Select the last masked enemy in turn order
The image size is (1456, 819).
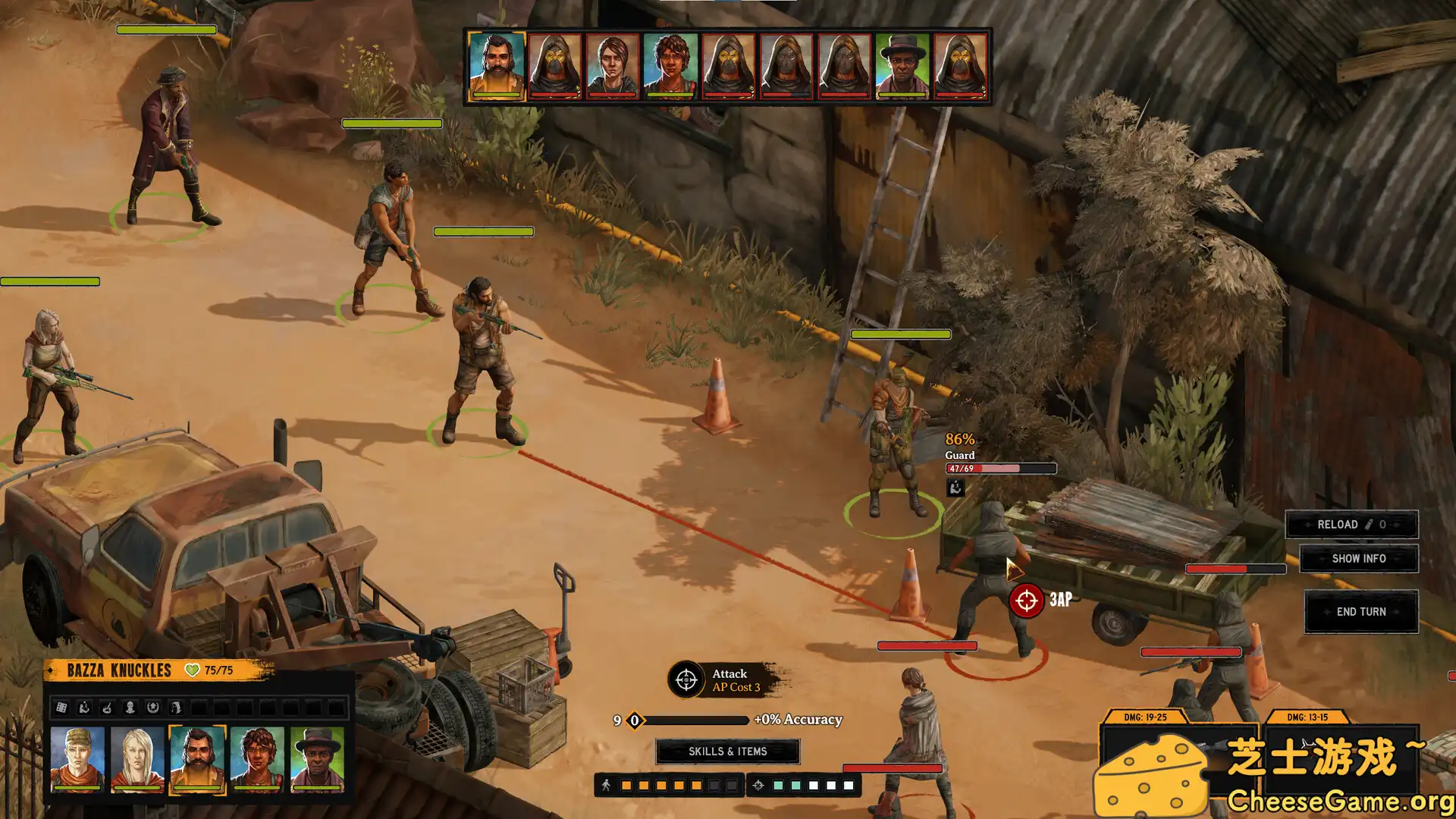pos(959,66)
